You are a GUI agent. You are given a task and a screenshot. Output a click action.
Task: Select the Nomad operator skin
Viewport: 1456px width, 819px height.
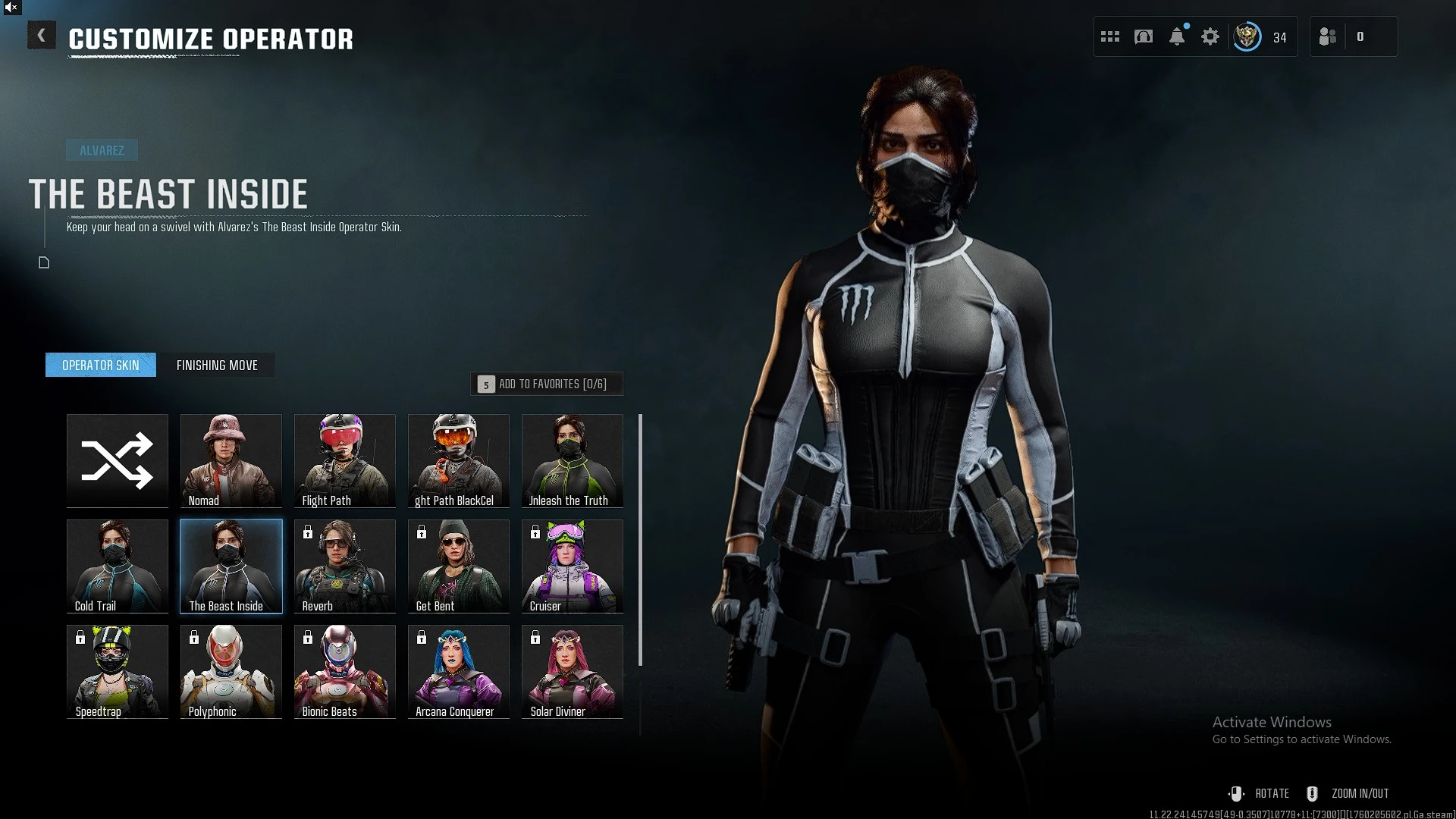[x=231, y=460]
